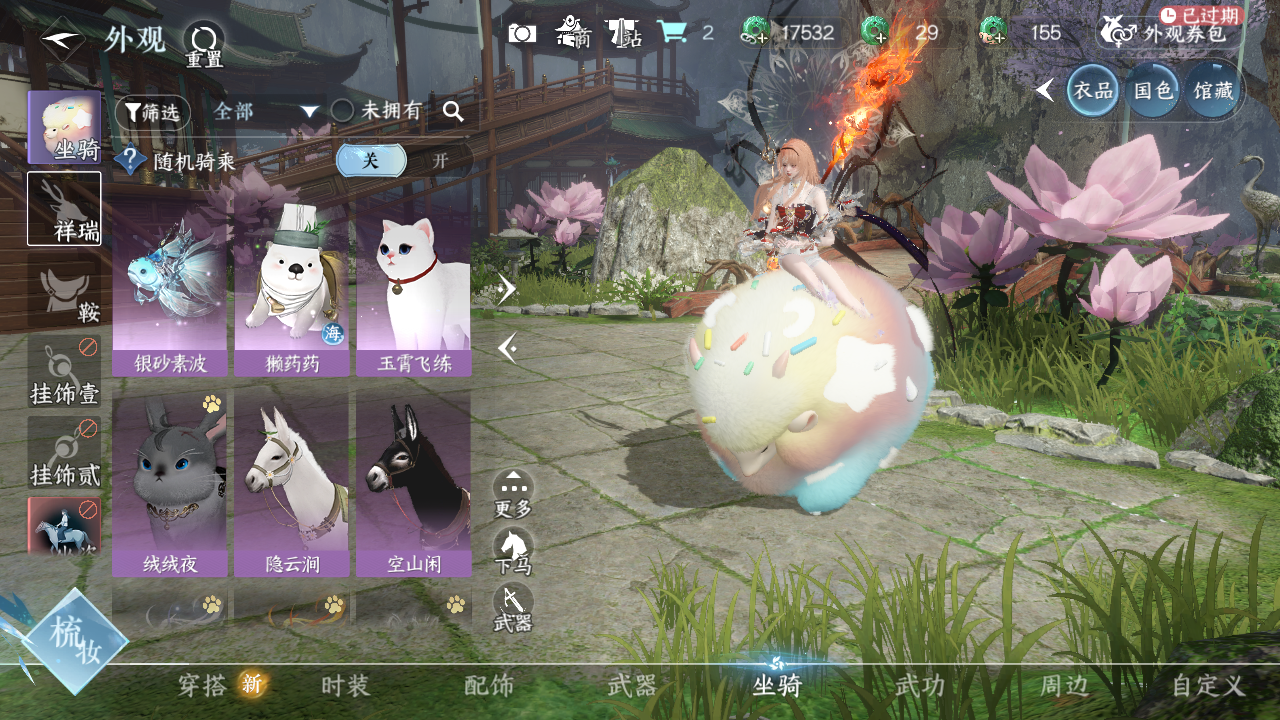Dismount using the 下马 button
Image resolution: width=1280 pixels, height=720 pixels.
click(513, 551)
